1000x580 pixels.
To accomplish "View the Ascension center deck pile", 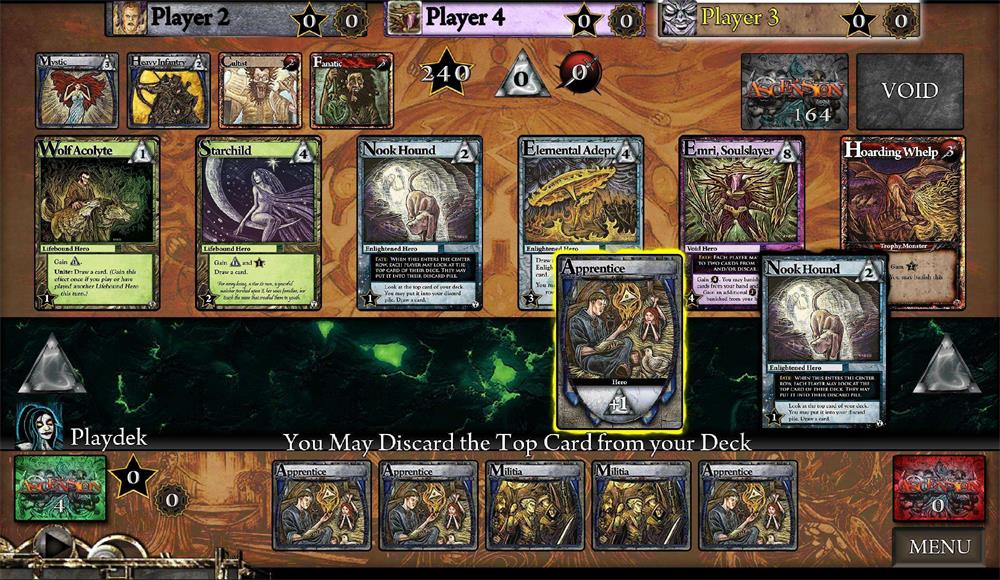I will tap(794, 91).
